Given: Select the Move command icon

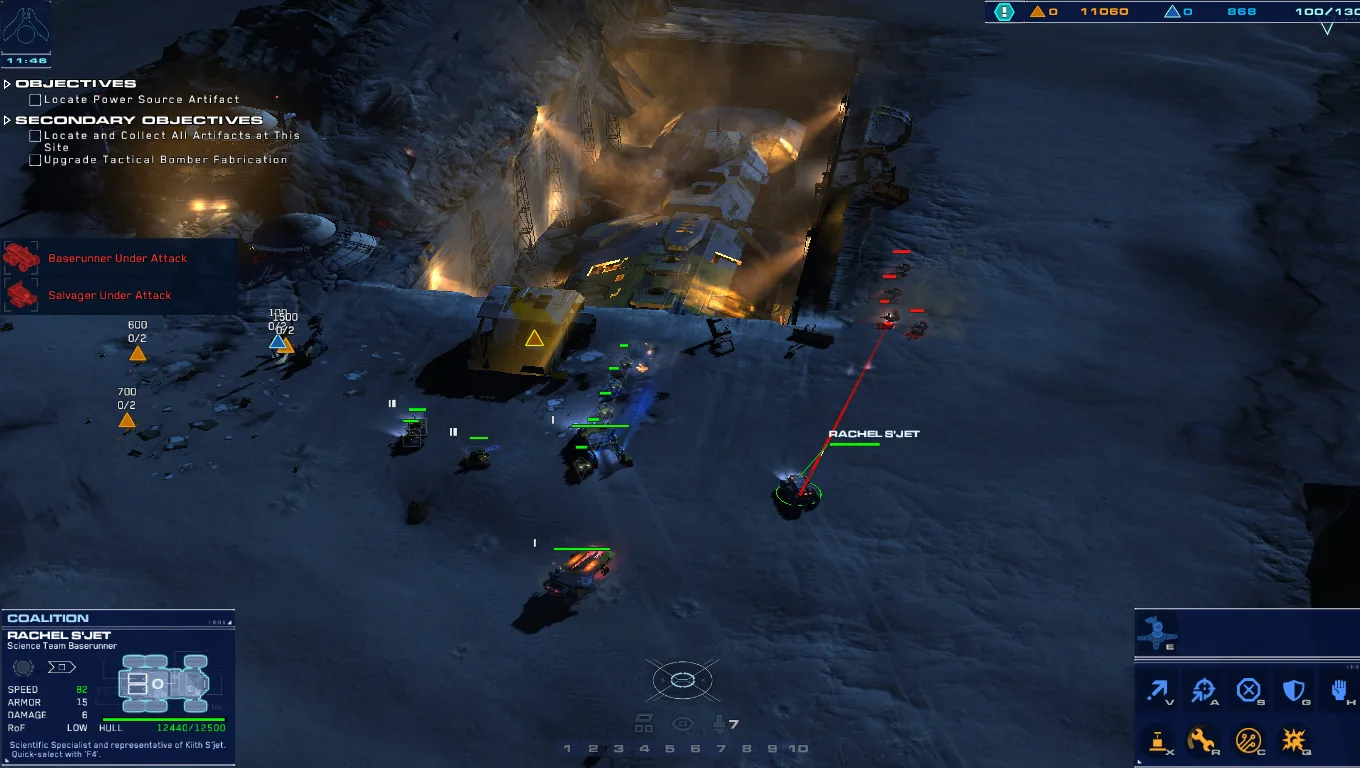Looking at the screenshot, I should click(x=1157, y=691).
